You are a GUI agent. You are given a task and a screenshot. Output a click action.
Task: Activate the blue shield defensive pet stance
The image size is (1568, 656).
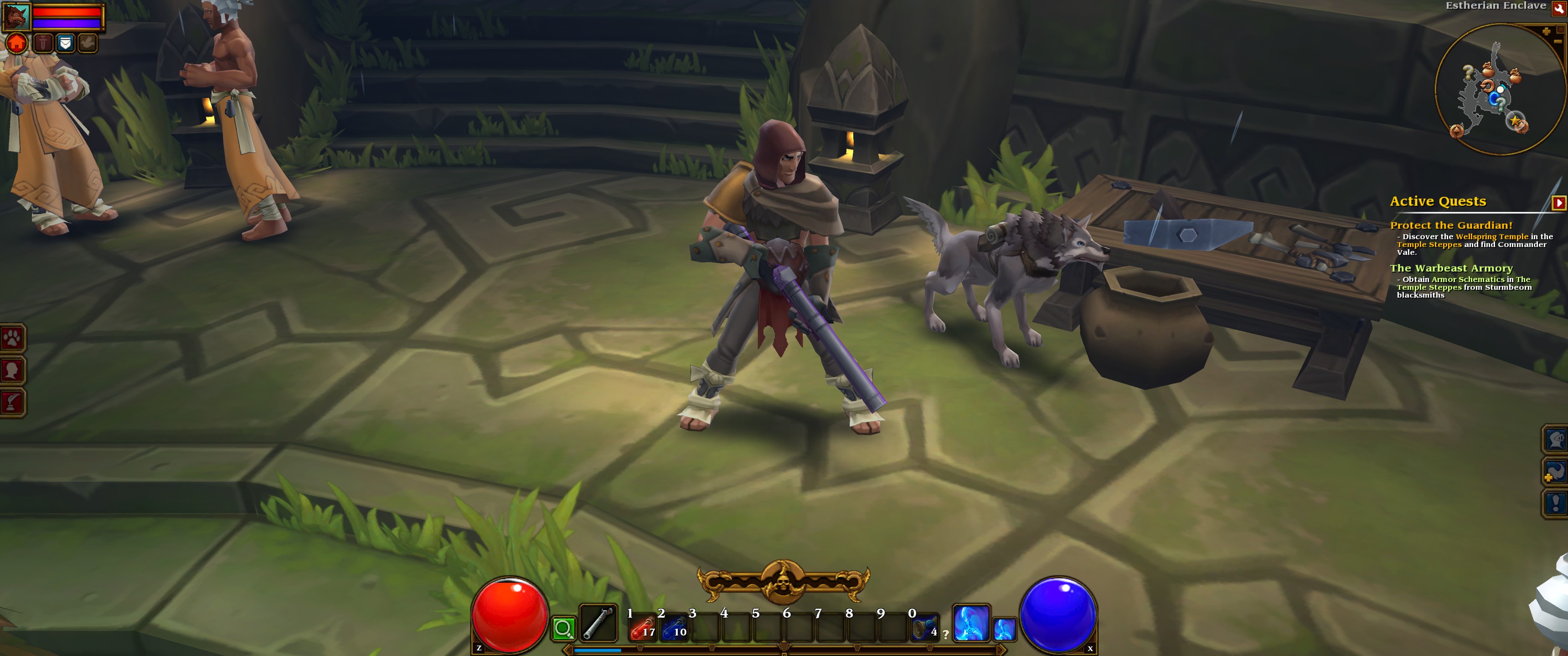click(65, 43)
